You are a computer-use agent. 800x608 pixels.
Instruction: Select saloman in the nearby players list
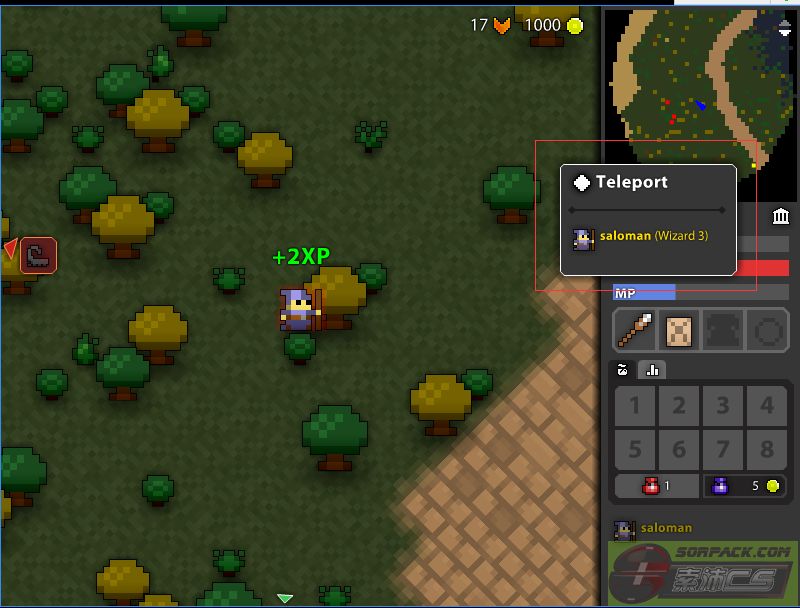pyautogui.click(x=654, y=528)
